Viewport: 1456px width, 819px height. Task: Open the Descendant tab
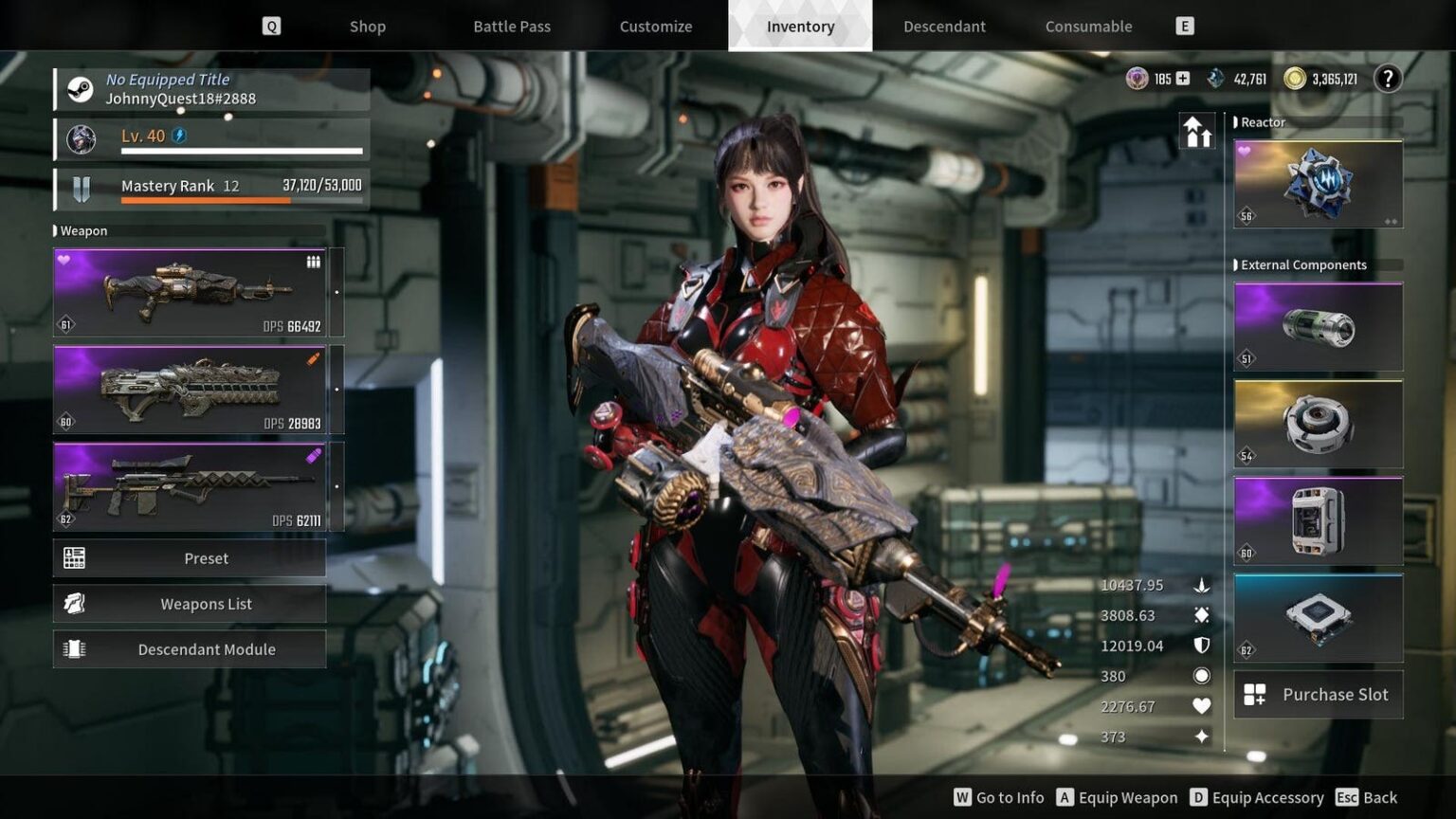point(944,26)
